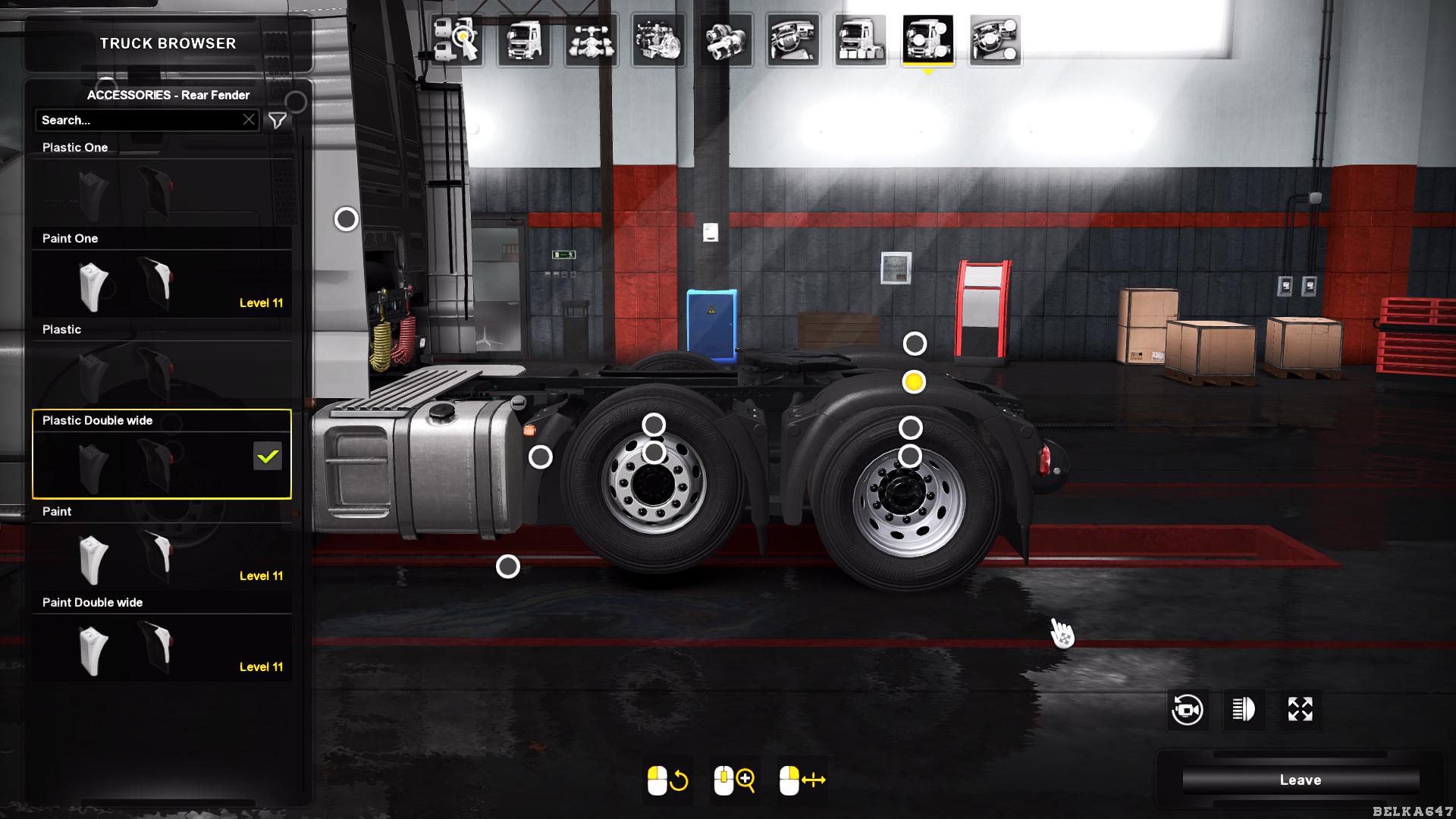Select the Plastic One rear fender
This screenshot has width=1456, height=819.
coord(162,190)
